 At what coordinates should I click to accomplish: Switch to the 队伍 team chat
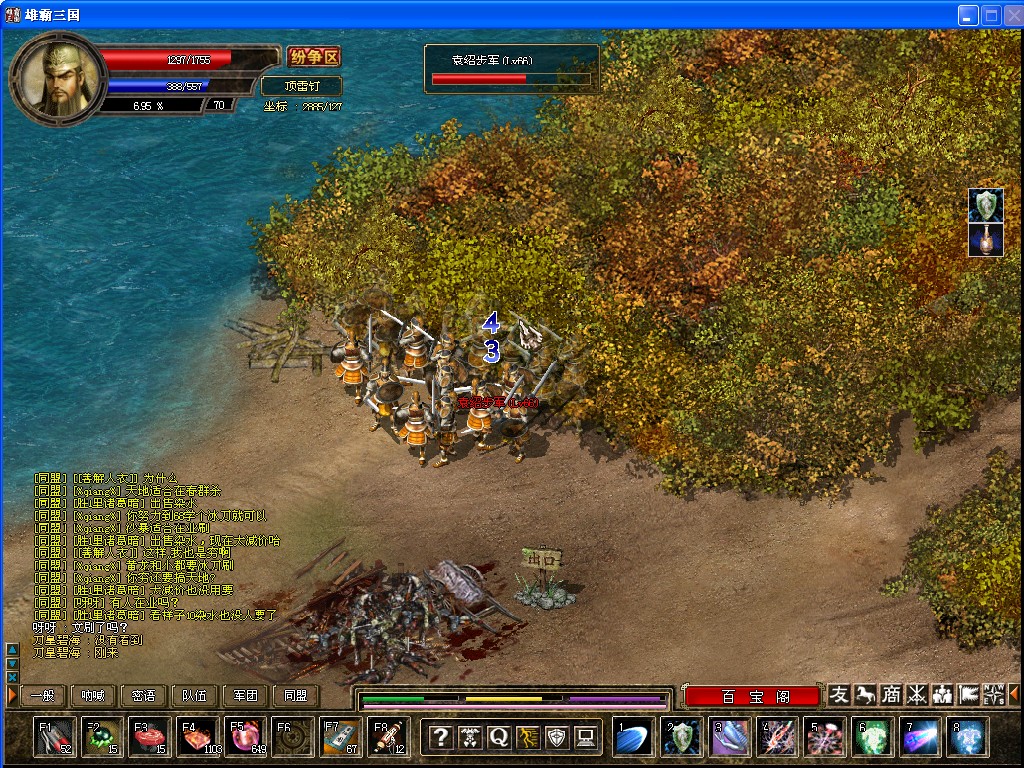194,696
